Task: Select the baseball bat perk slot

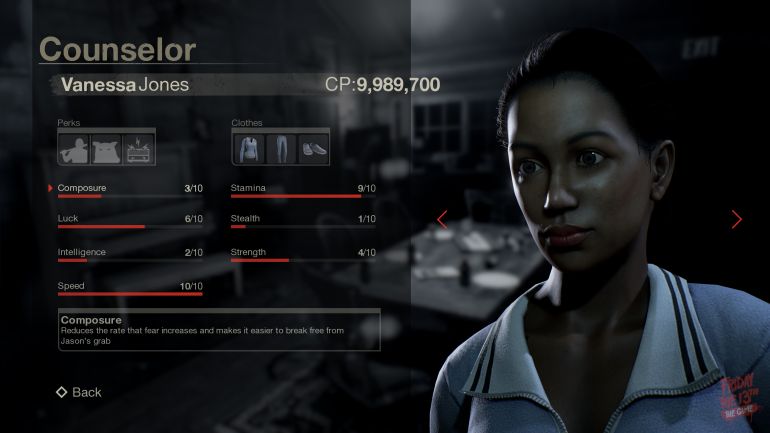Action: pos(74,148)
